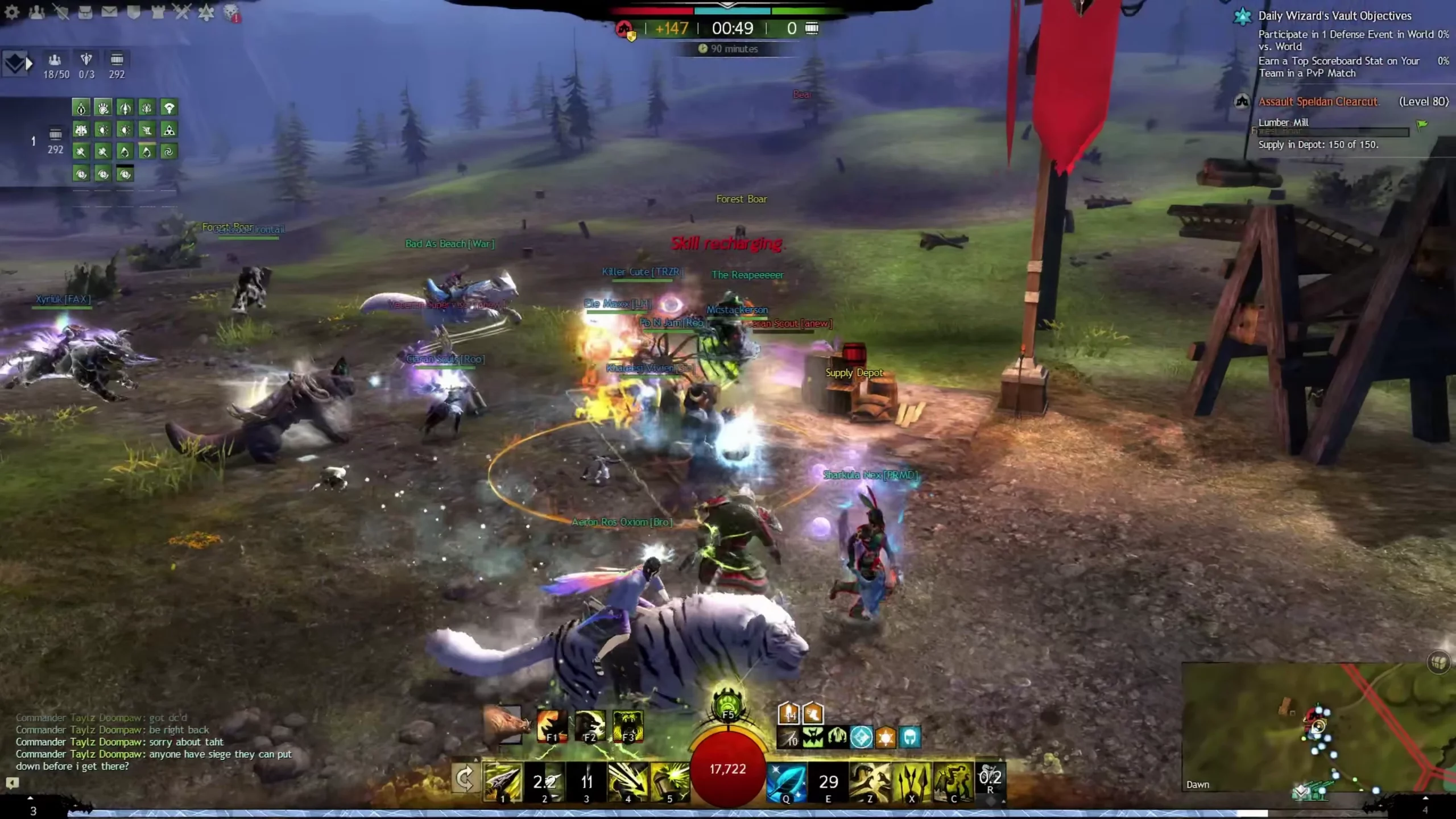Open the castle World vs. World icon
The image size is (1456, 819).
[158, 12]
